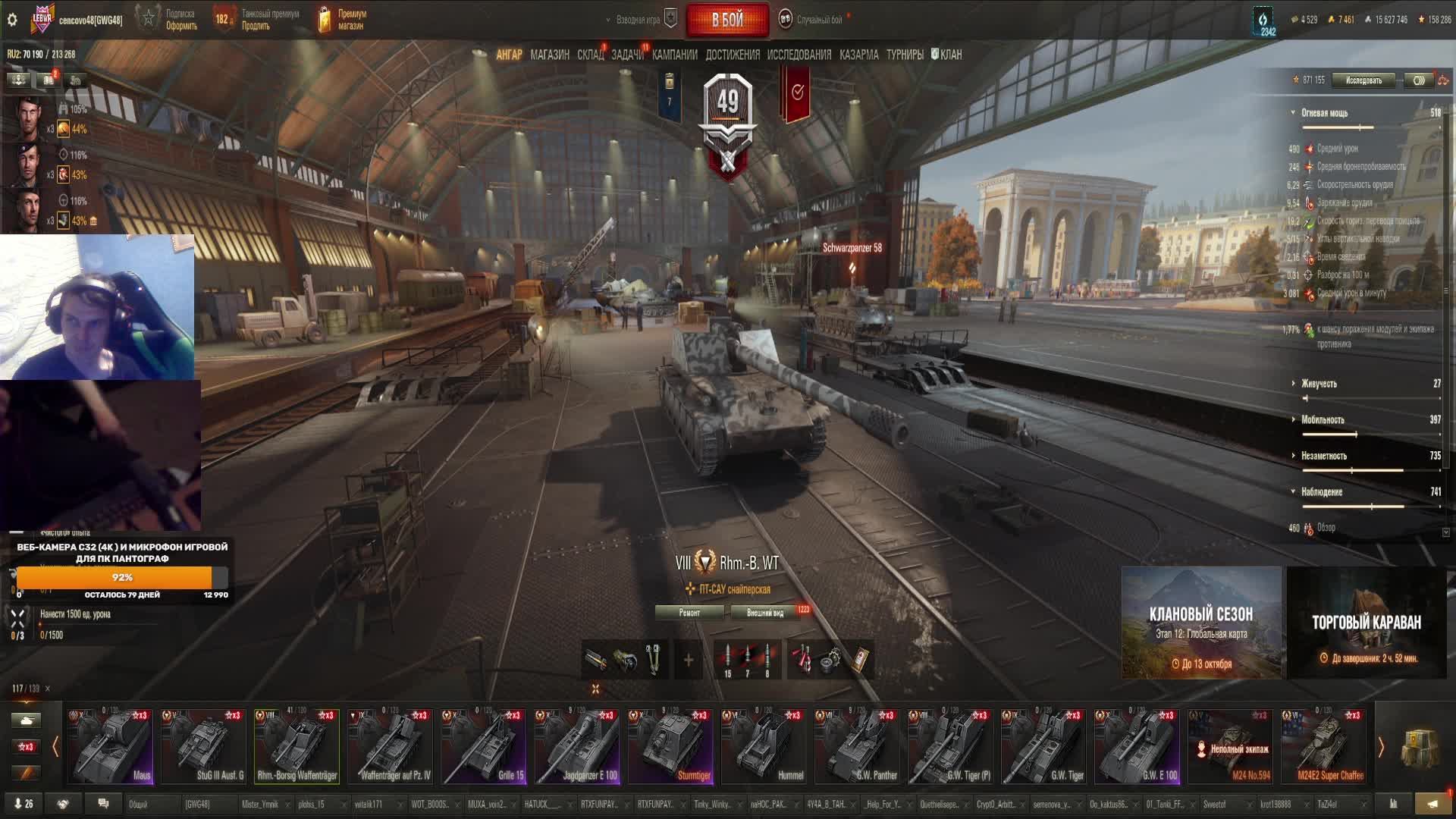Open the ЗАДАЧИ tab
Viewport: 1456px width, 819px height.
point(627,55)
